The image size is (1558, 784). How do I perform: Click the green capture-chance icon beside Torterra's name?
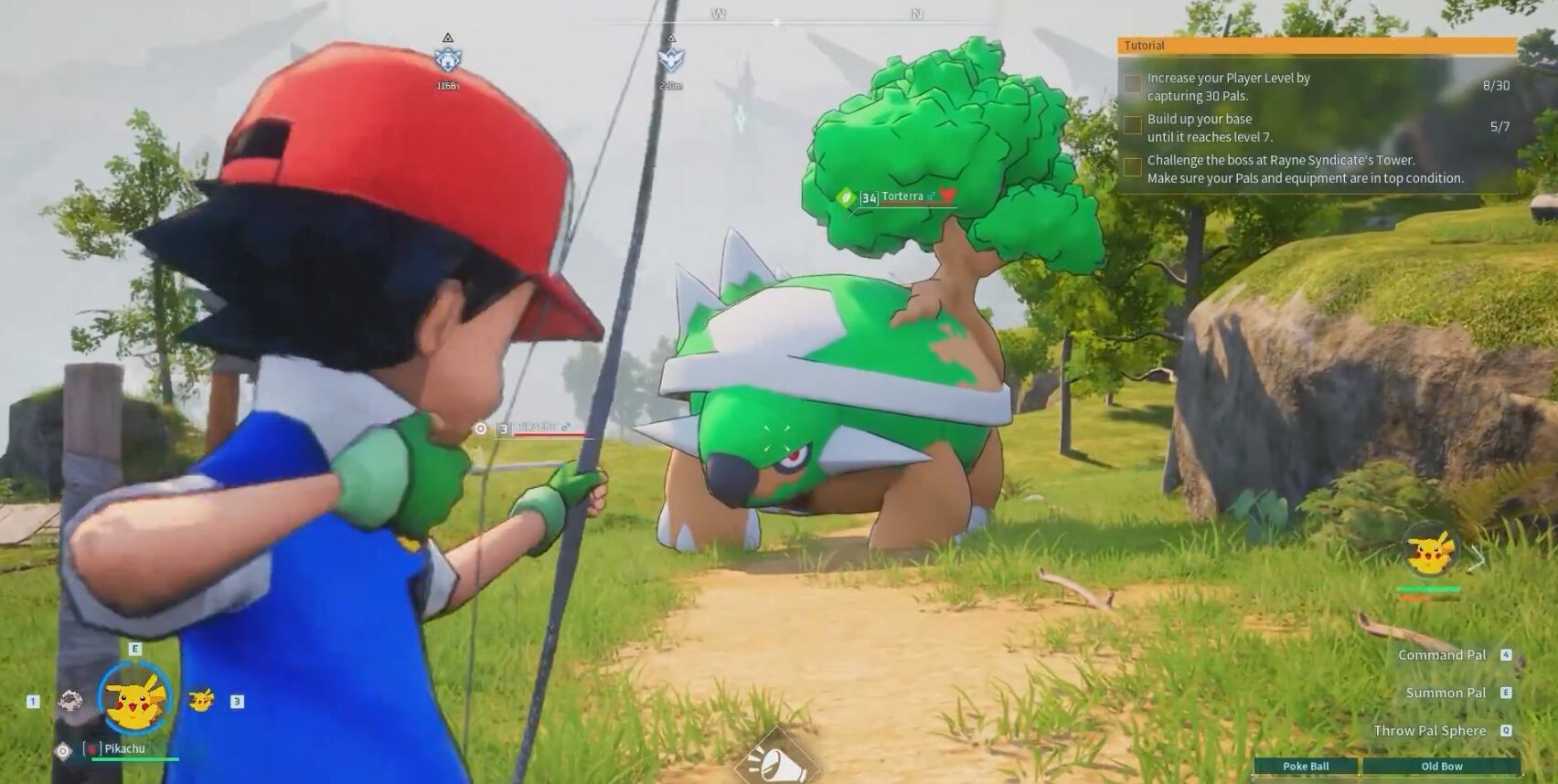846,195
